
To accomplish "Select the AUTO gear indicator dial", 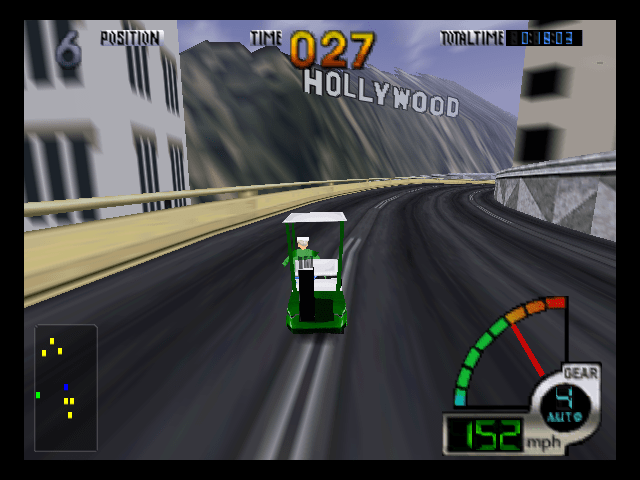I will 566,403.
